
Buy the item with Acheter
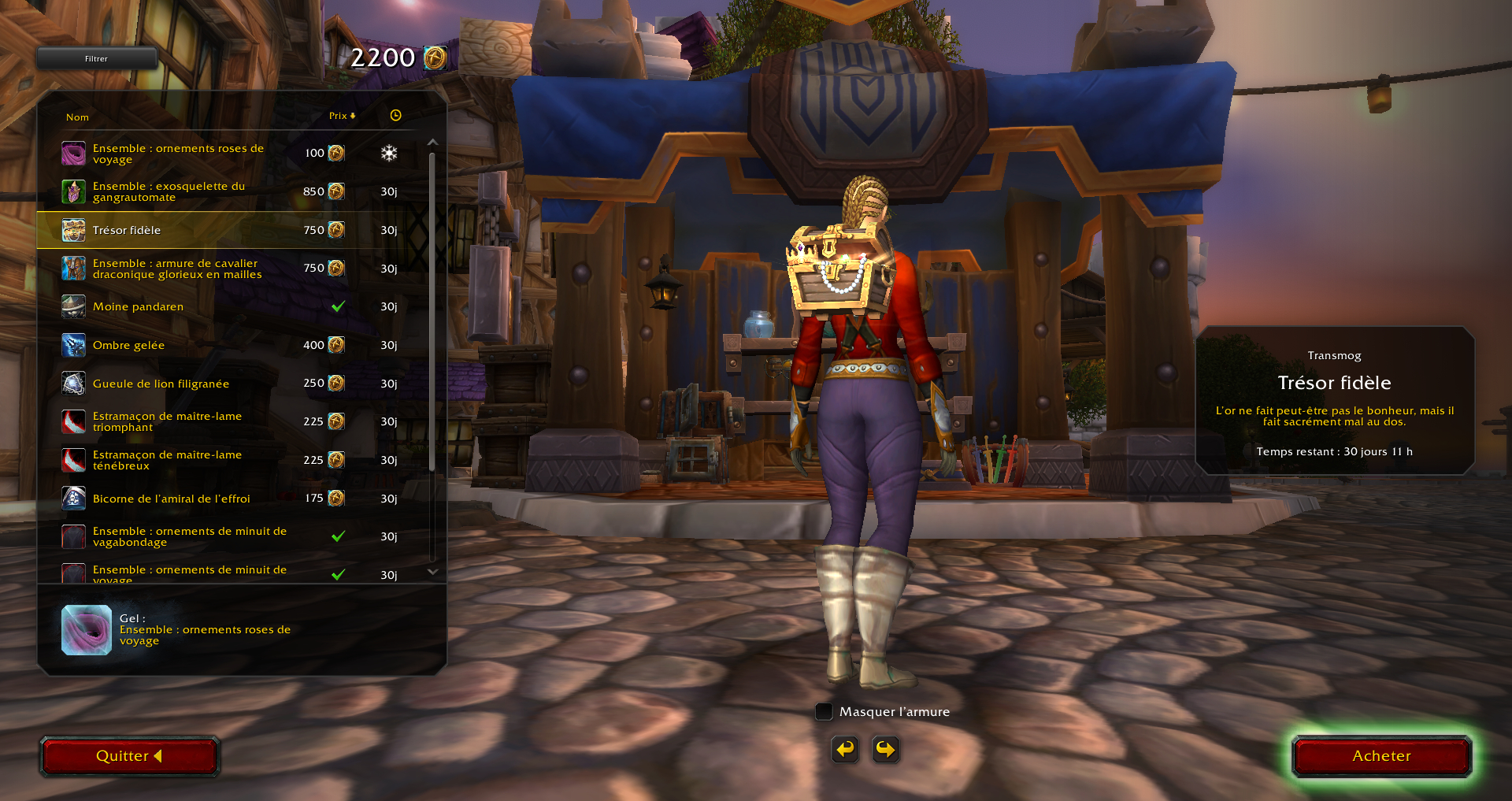1381,756
